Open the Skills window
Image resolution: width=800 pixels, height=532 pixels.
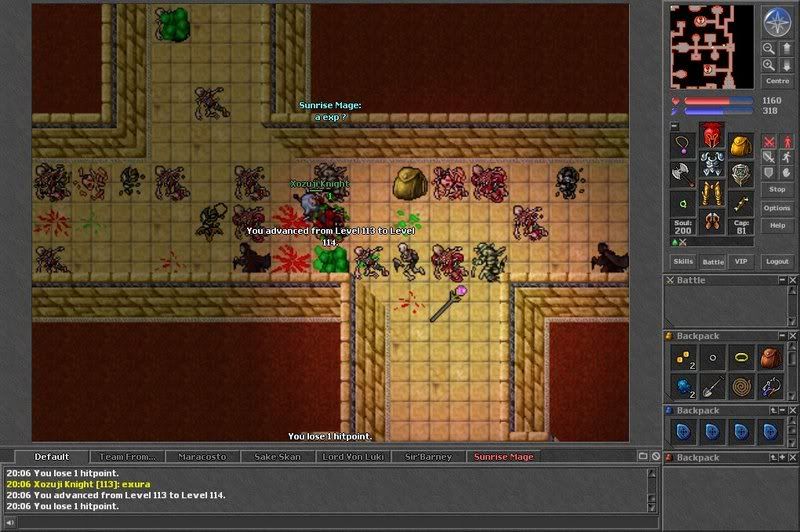tap(682, 261)
